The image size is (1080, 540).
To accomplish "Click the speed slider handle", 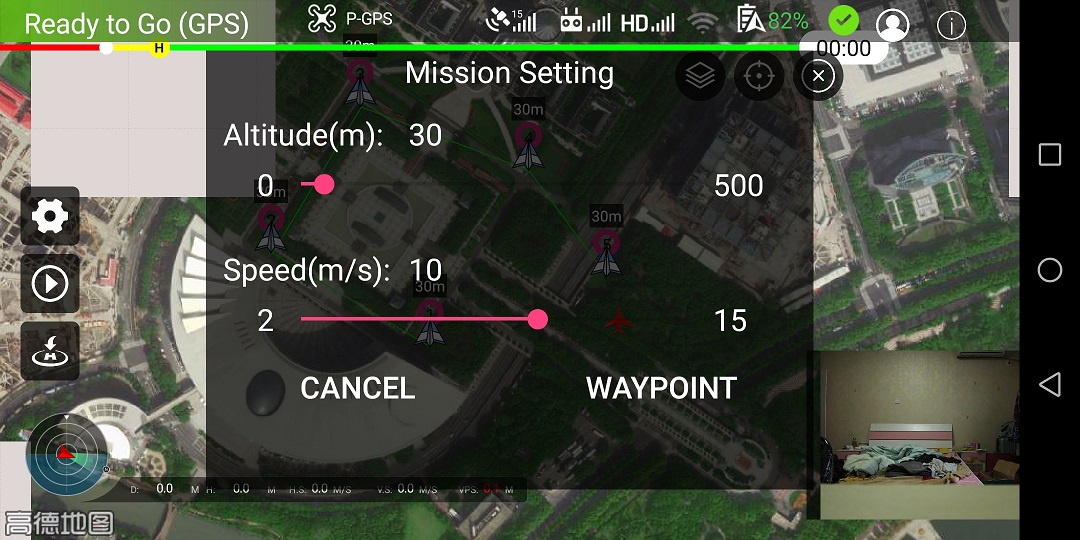I will pos(538,319).
